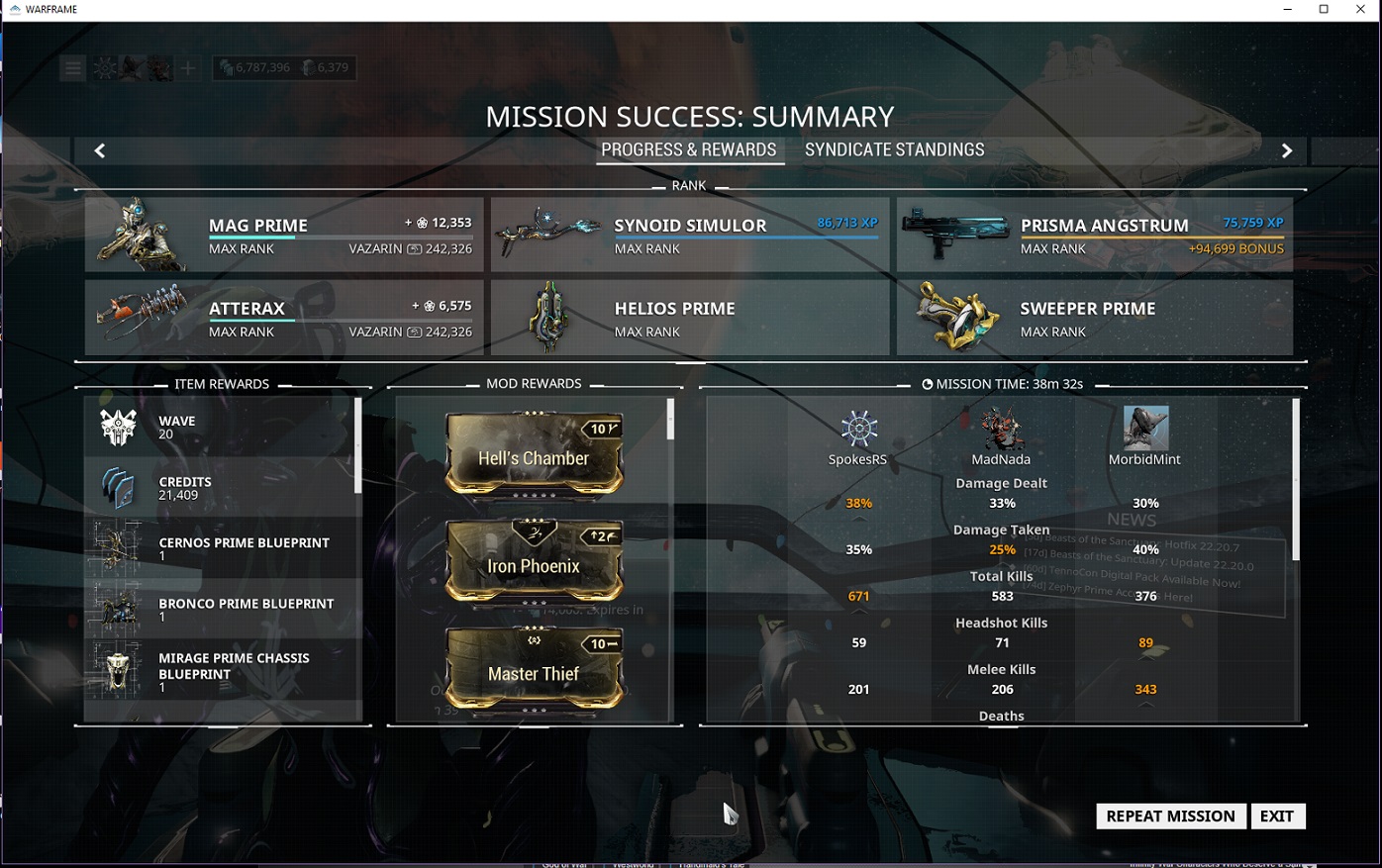Choose the Iron Phoenix mod card
The image size is (1382, 868).
coord(534,562)
